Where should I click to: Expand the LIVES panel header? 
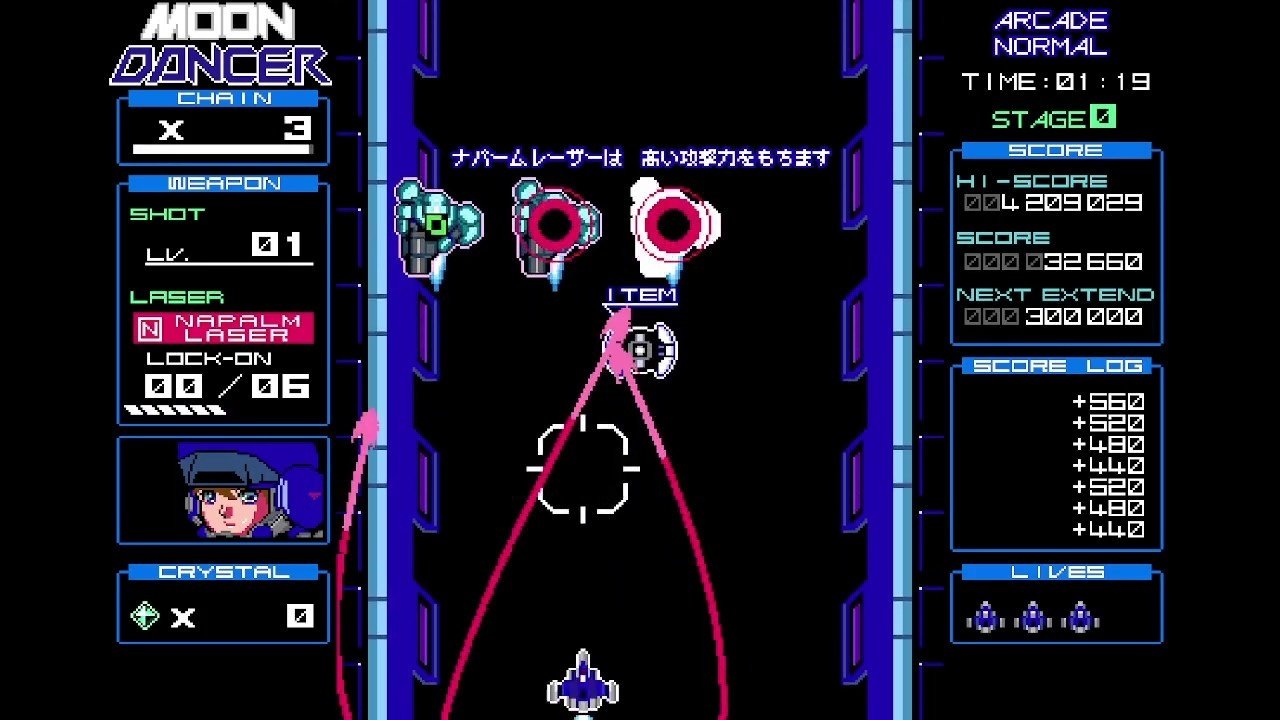click(1057, 569)
